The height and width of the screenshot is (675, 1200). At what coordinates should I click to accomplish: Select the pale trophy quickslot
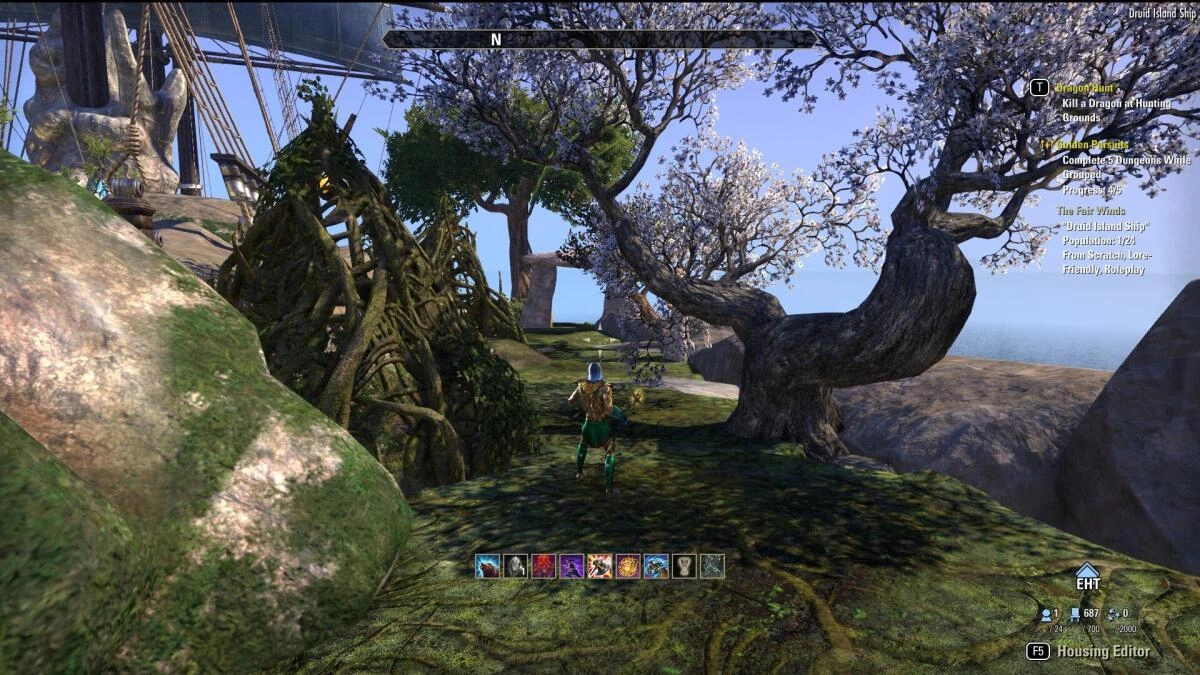click(684, 566)
